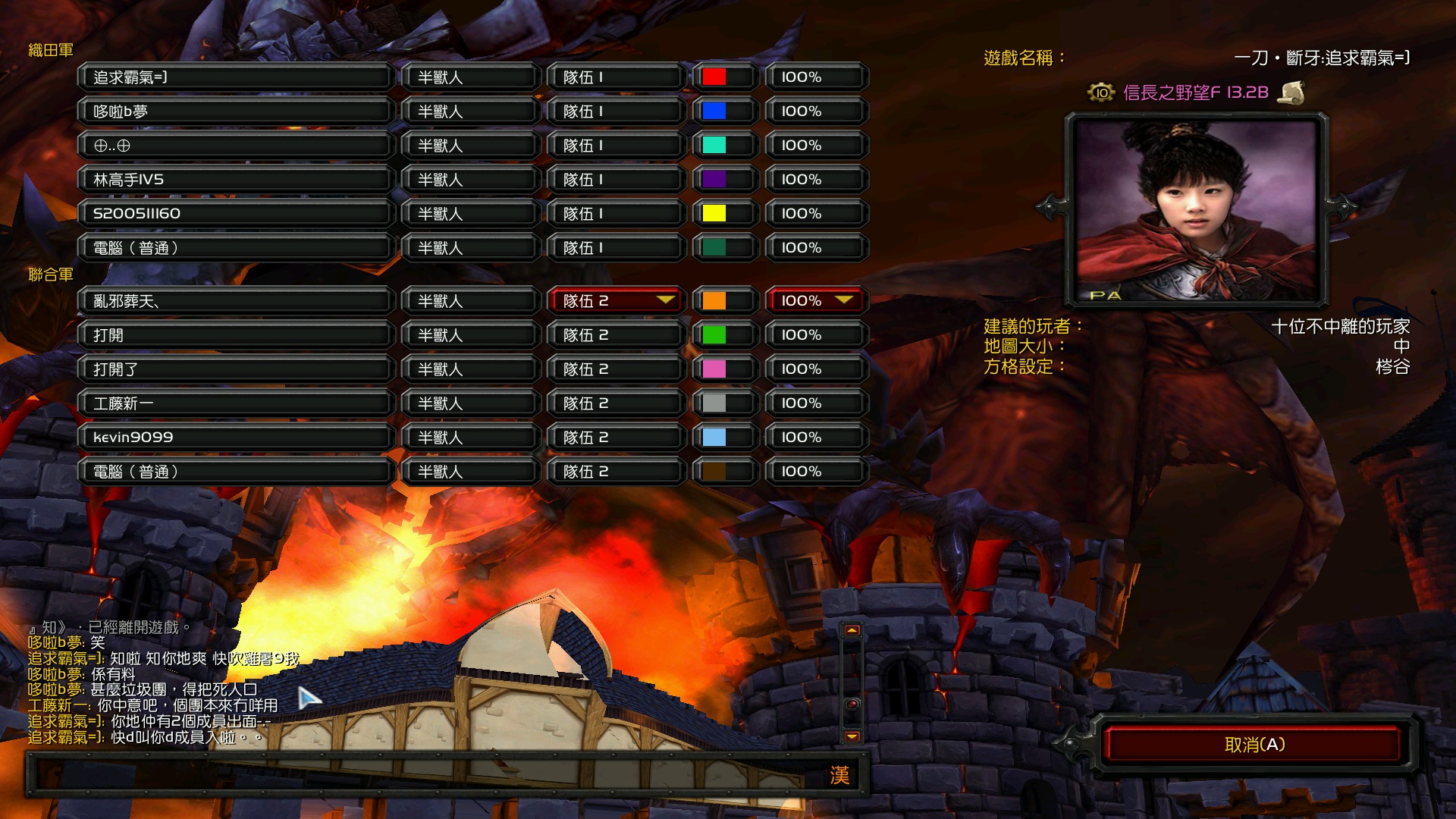1456x819 pixels.
Task: Select player row 哆啦b夢
Action: [x=235, y=111]
